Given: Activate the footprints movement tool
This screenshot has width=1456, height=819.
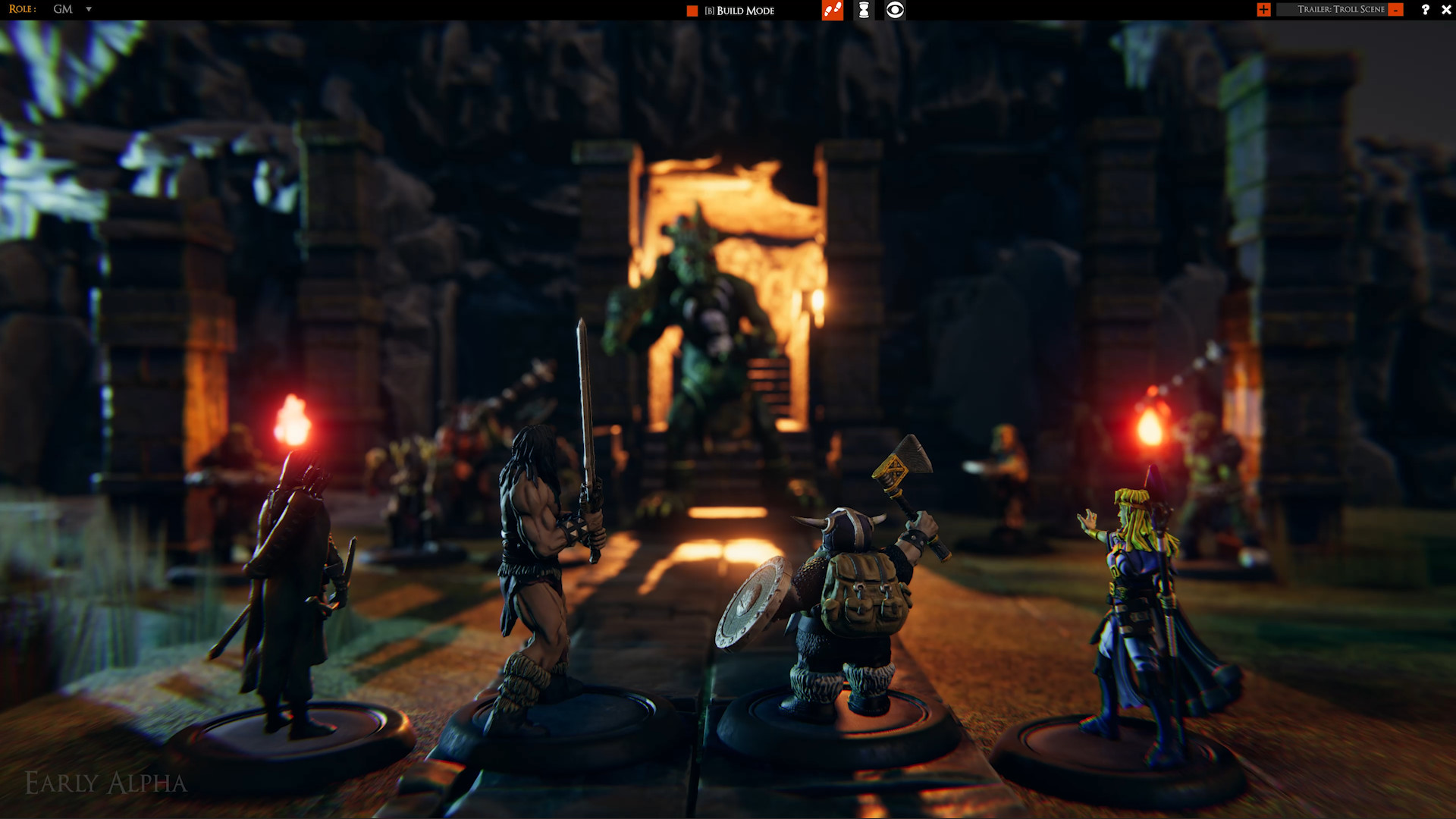Looking at the screenshot, I should tap(832, 10).
